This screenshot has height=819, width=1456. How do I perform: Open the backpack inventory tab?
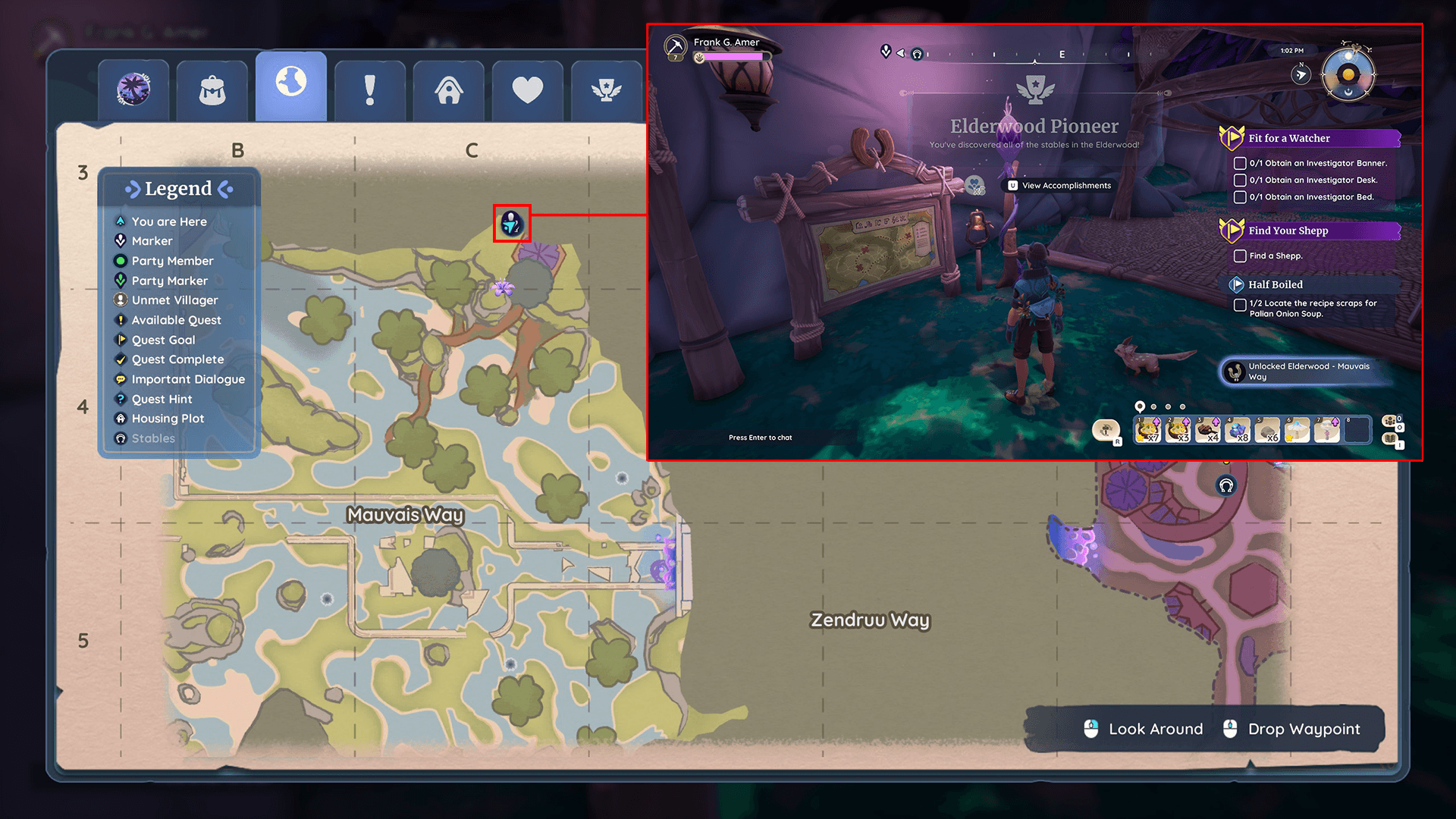tap(212, 90)
